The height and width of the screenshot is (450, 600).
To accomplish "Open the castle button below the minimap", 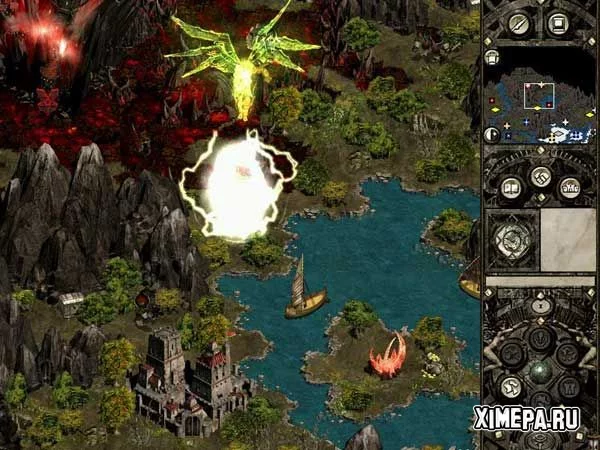I will point(569,188).
